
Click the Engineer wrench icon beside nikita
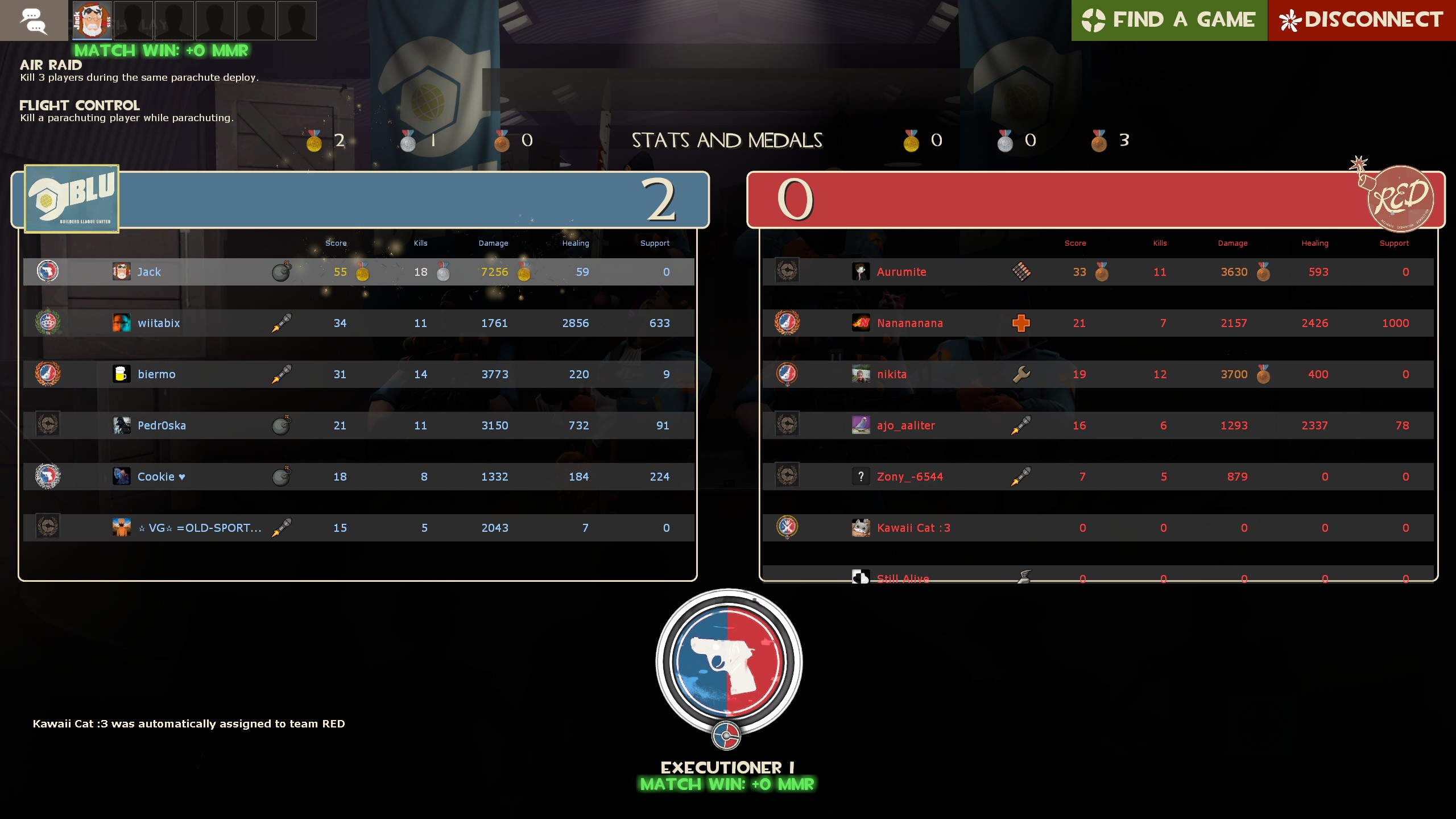[x=1021, y=374]
